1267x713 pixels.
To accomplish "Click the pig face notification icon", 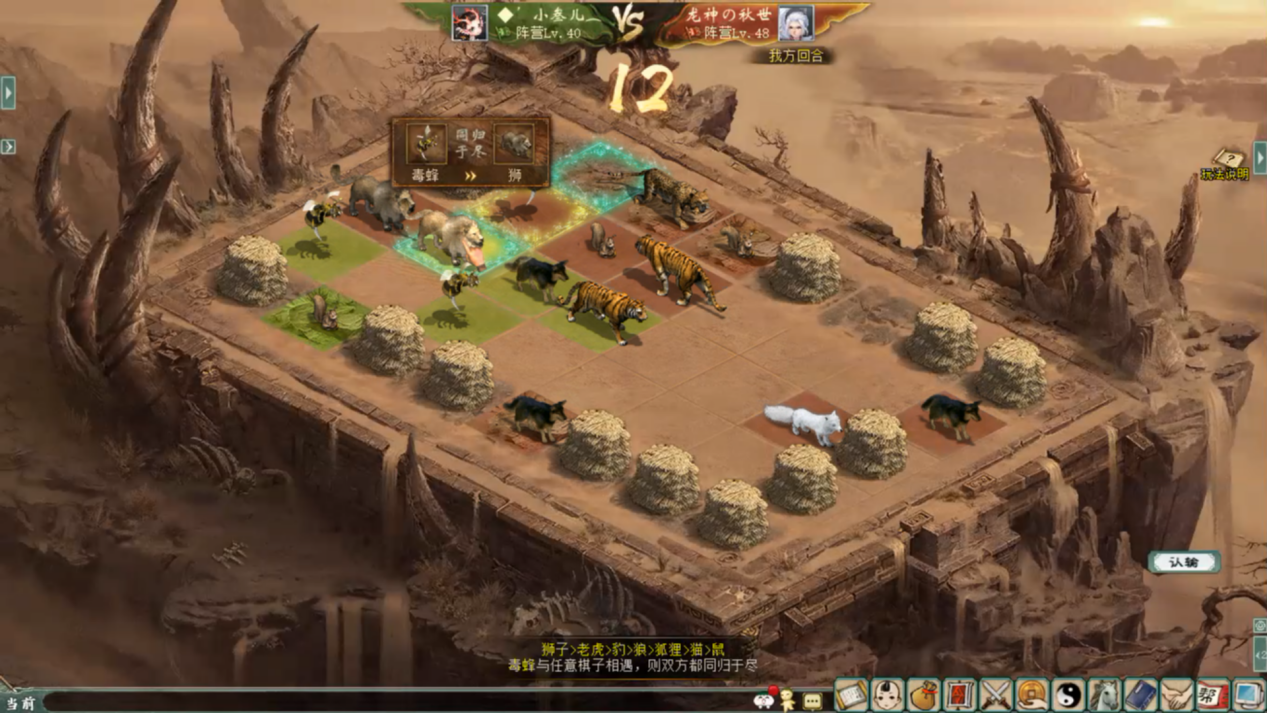I will pyautogui.click(x=764, y=699).
